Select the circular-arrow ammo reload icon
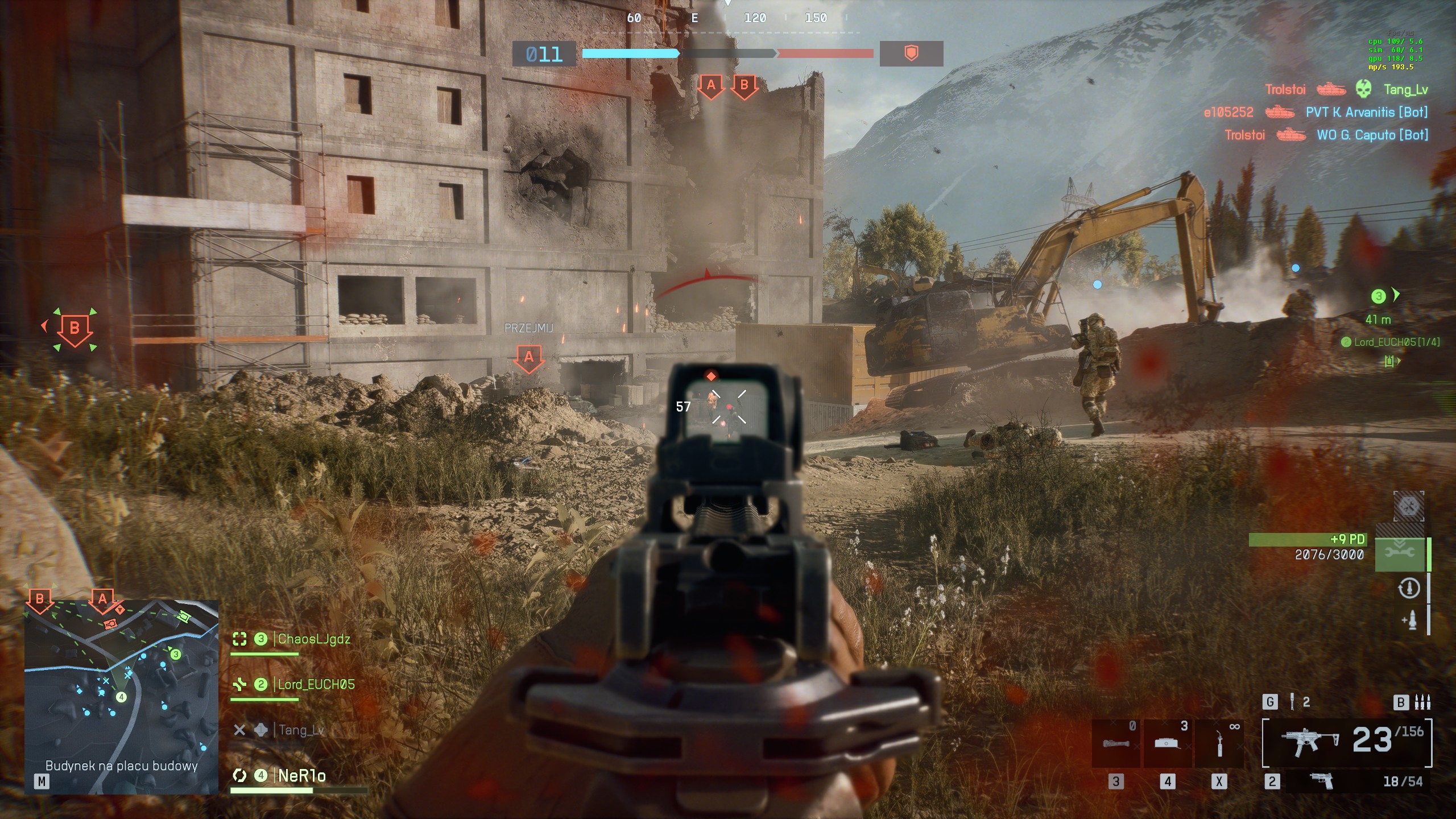 point(1408,588)
